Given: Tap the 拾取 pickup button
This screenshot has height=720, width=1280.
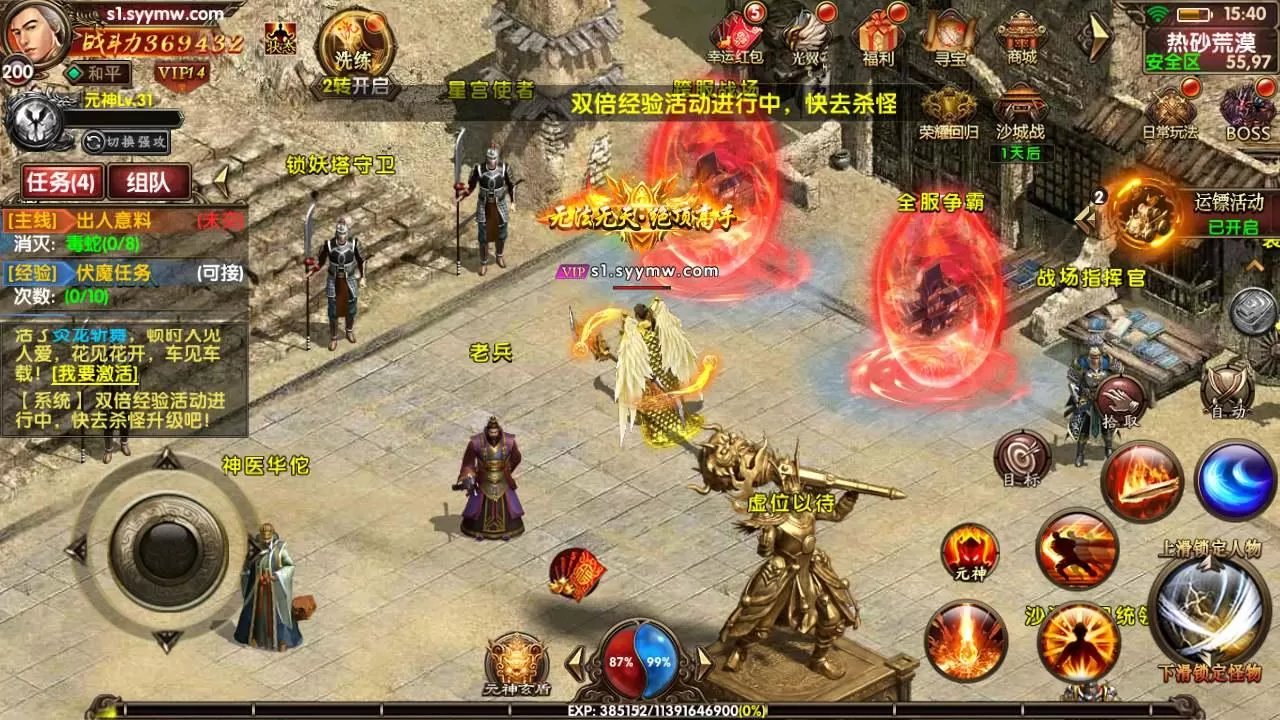Looking at the screenshot, I should pyautogui.click(x=1119, y=401).
